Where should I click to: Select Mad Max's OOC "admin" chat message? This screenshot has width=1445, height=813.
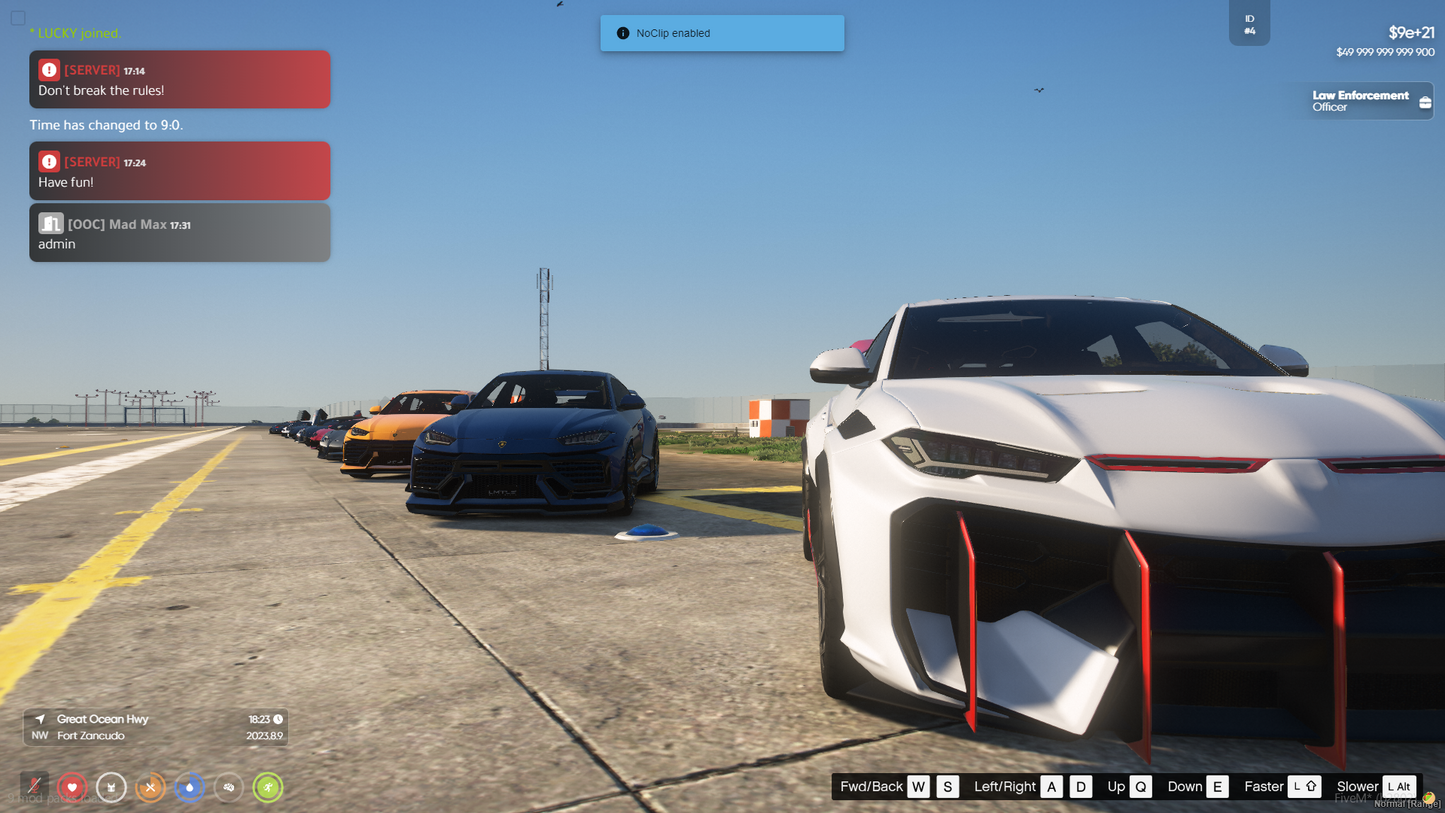[x=180, y=233]
